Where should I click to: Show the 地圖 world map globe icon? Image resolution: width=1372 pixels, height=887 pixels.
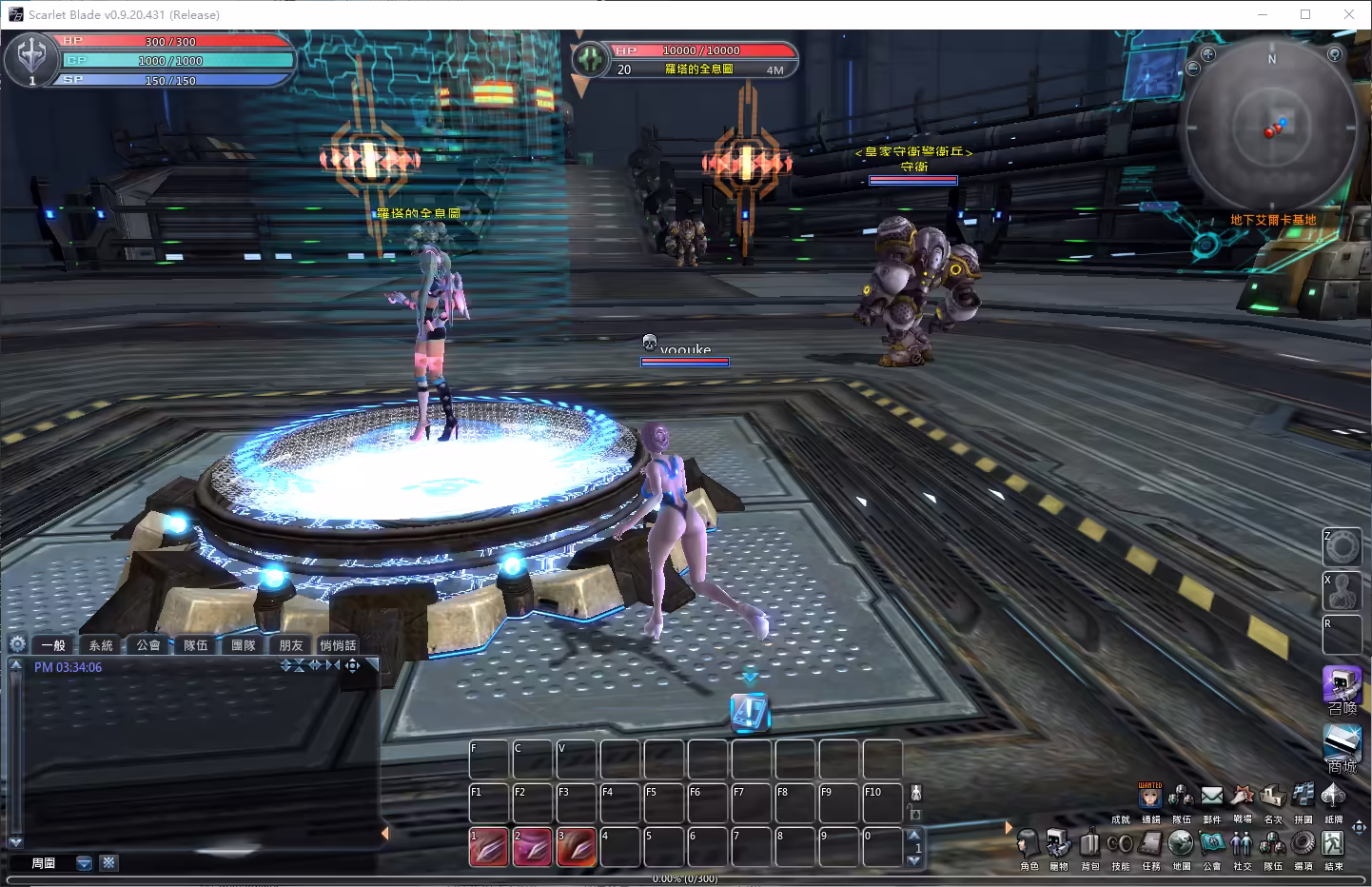(x=1181, y=844)
